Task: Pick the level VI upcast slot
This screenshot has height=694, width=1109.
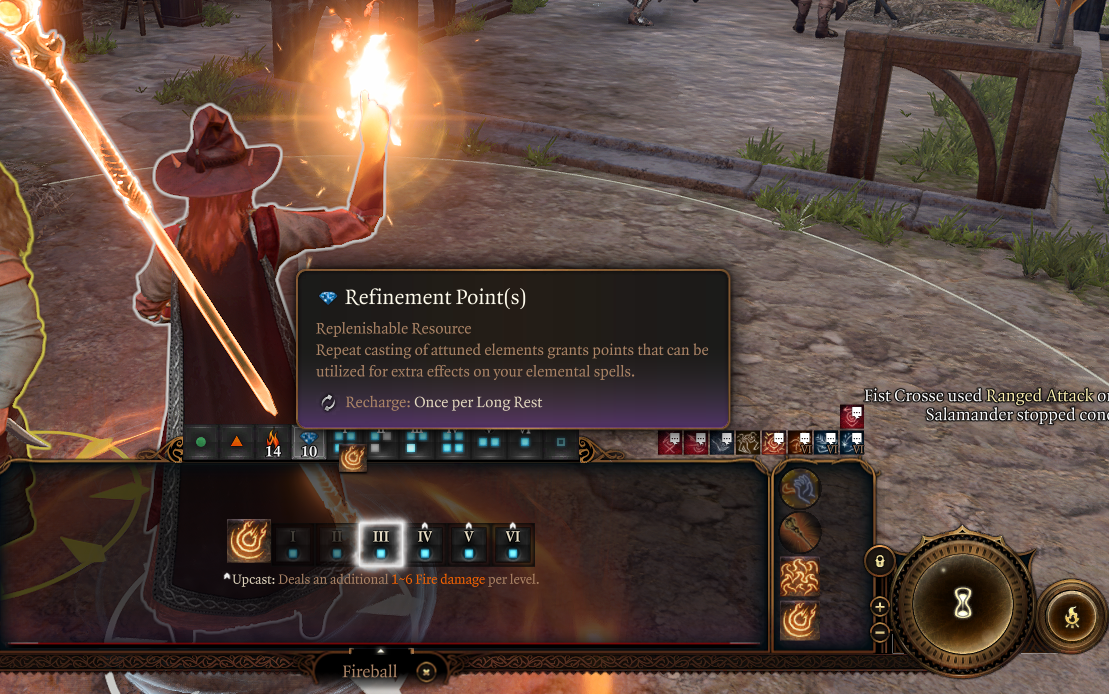Action: pyautogui.click(x=513, y=543)
